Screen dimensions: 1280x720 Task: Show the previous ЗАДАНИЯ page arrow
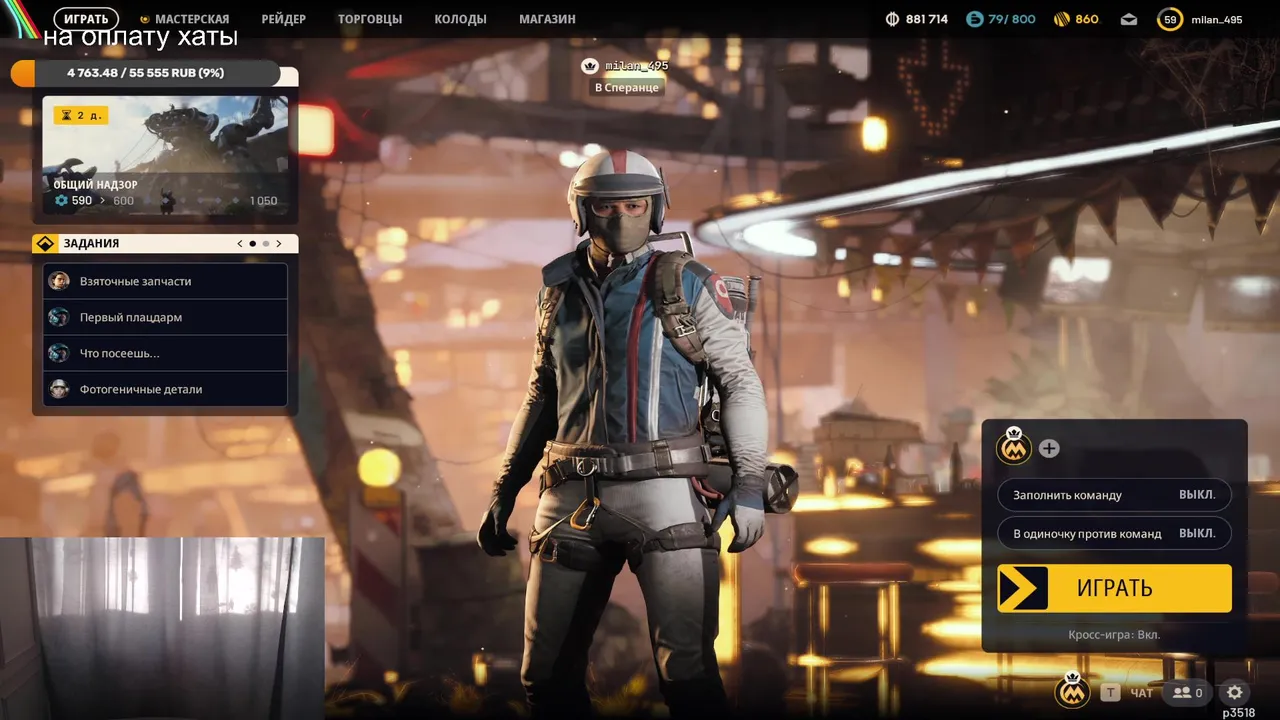240,243
